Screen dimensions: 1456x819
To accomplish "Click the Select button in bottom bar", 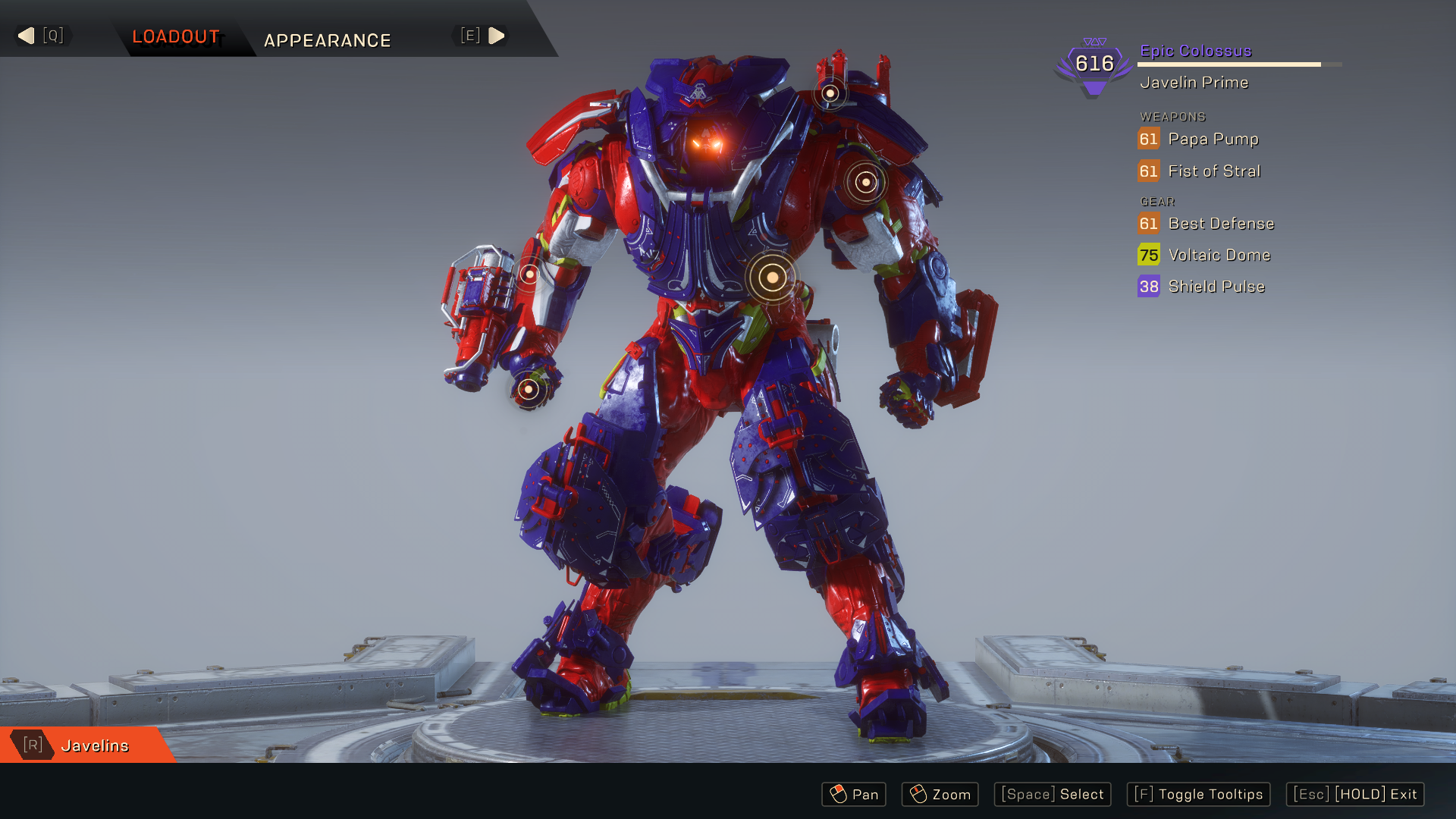I will (x=1052, y=794).
